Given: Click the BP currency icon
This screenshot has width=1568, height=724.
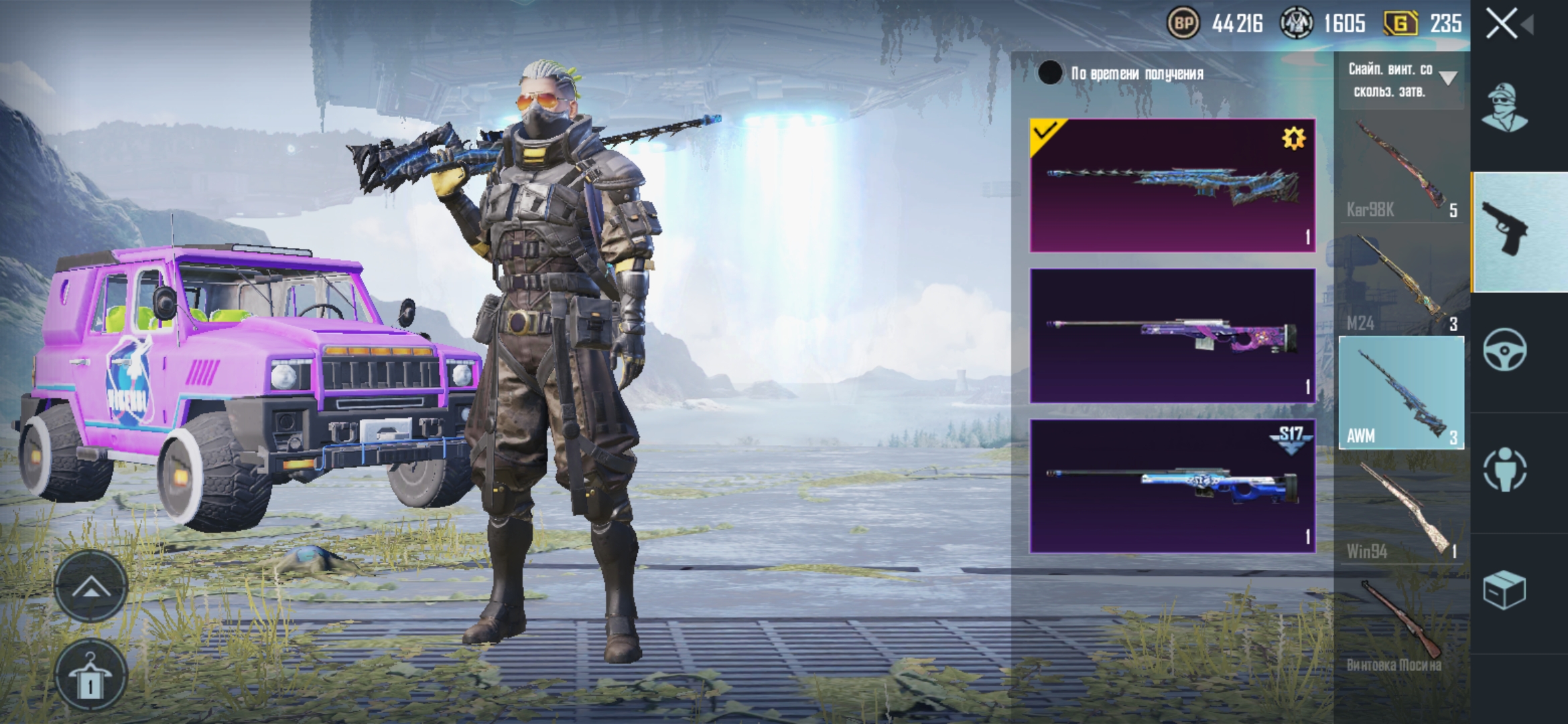Looking at the screenshot, I should [x=1184, y=24].
